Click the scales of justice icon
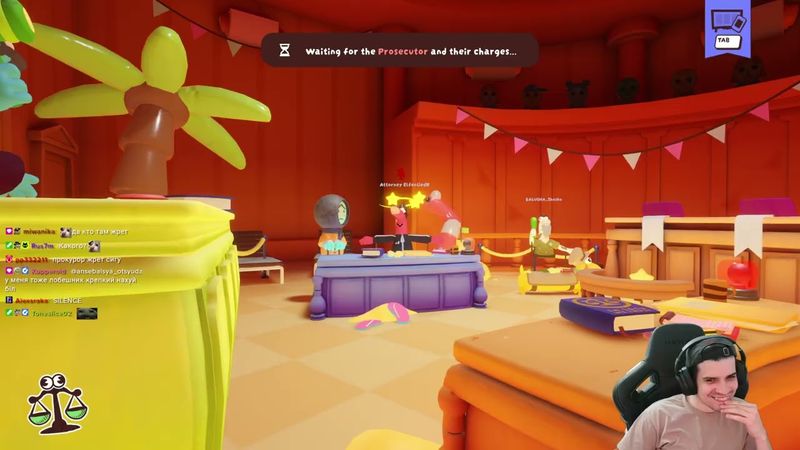Viewport: 800px width, 450px height. point(56,402)
